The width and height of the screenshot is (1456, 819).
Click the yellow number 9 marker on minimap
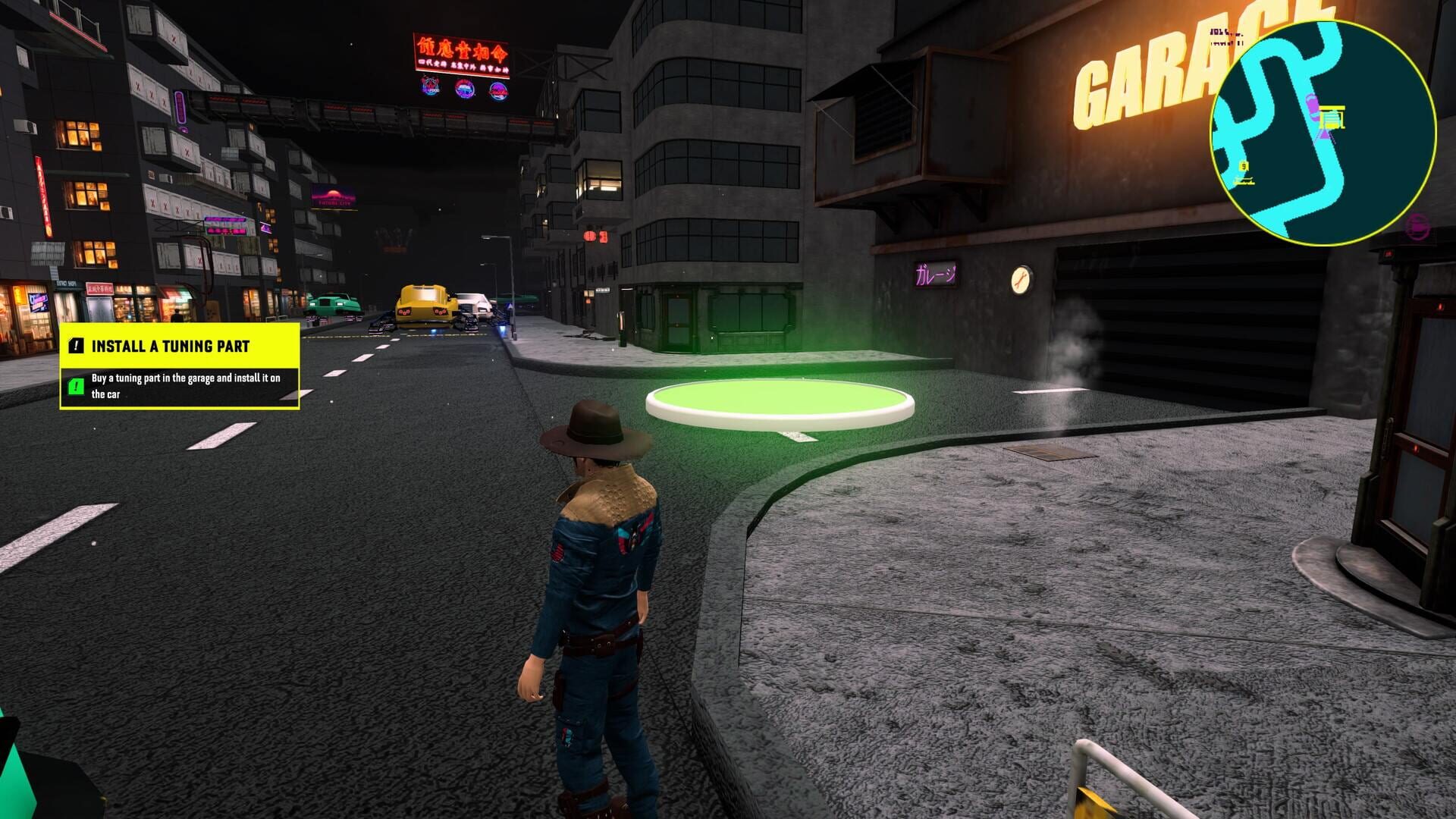(x=1244, y=165)
